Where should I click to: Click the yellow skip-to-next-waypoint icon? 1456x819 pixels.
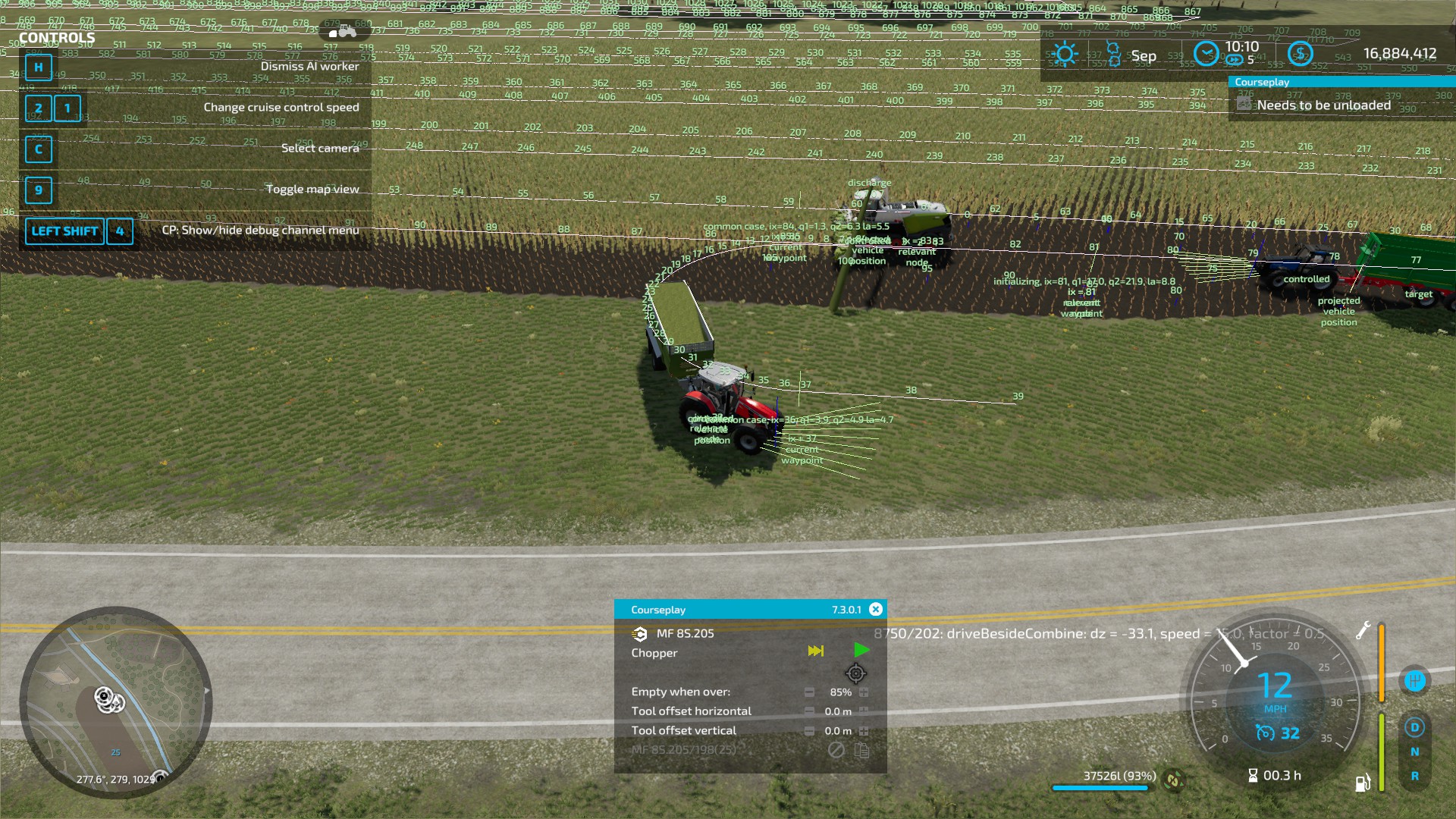816,651
